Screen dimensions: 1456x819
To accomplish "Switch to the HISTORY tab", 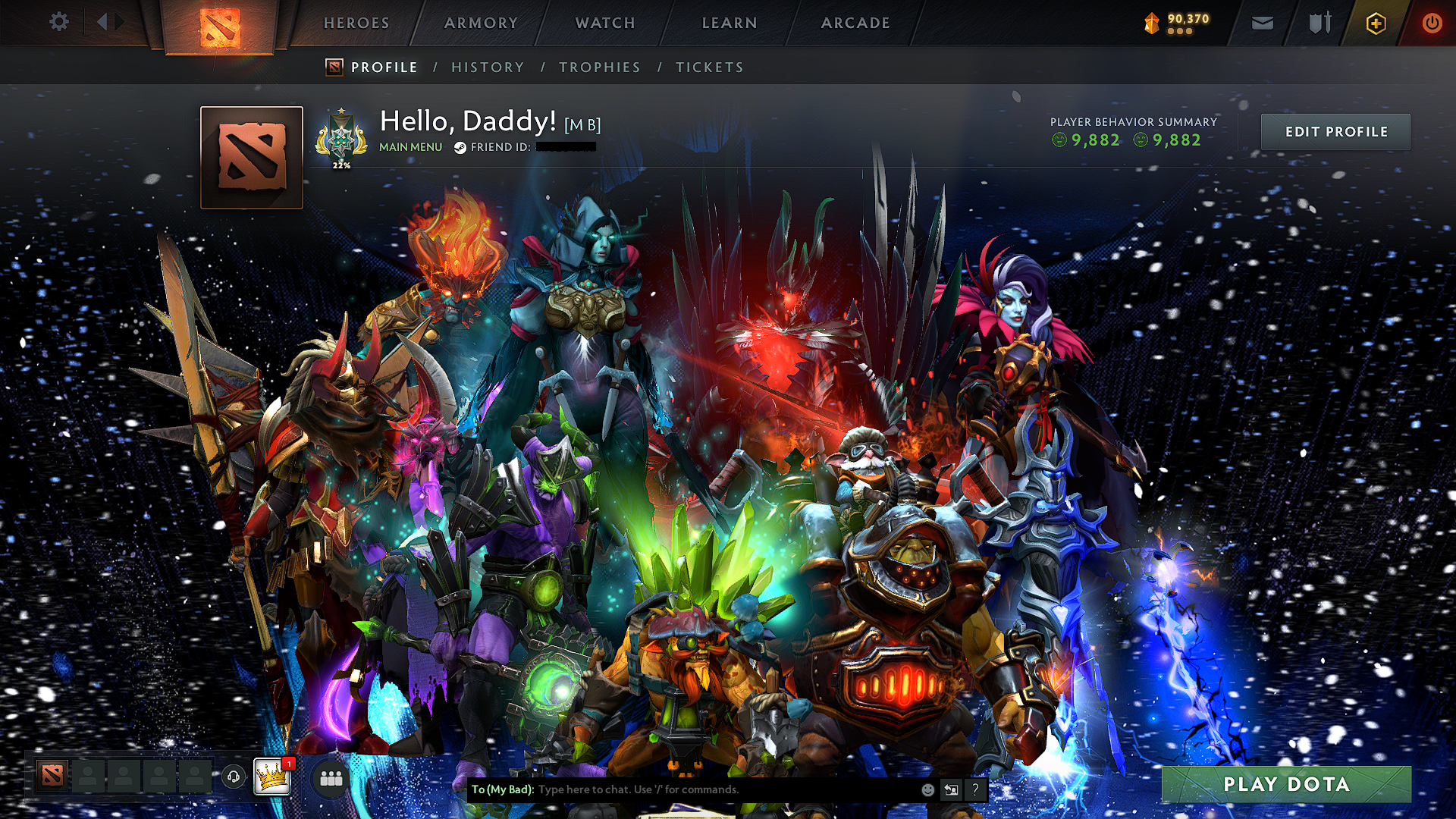I will click(488, 67).
